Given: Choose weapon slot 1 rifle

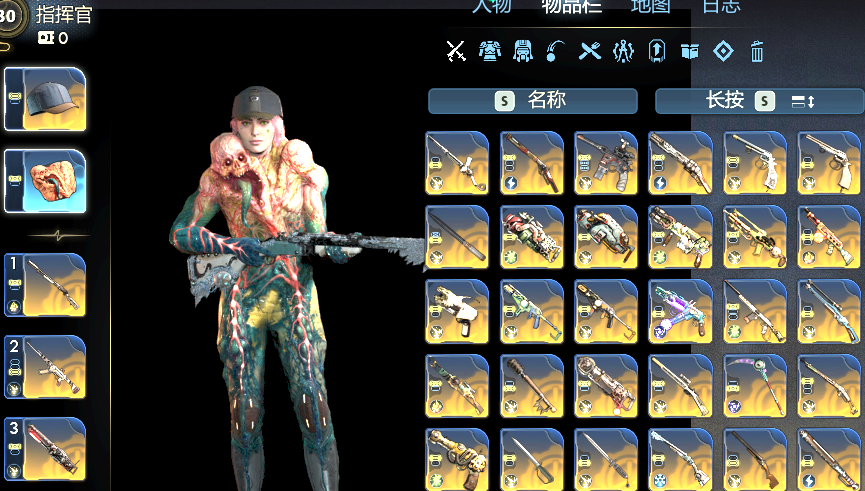Looking at the screenshot, I should coord(46,285).
